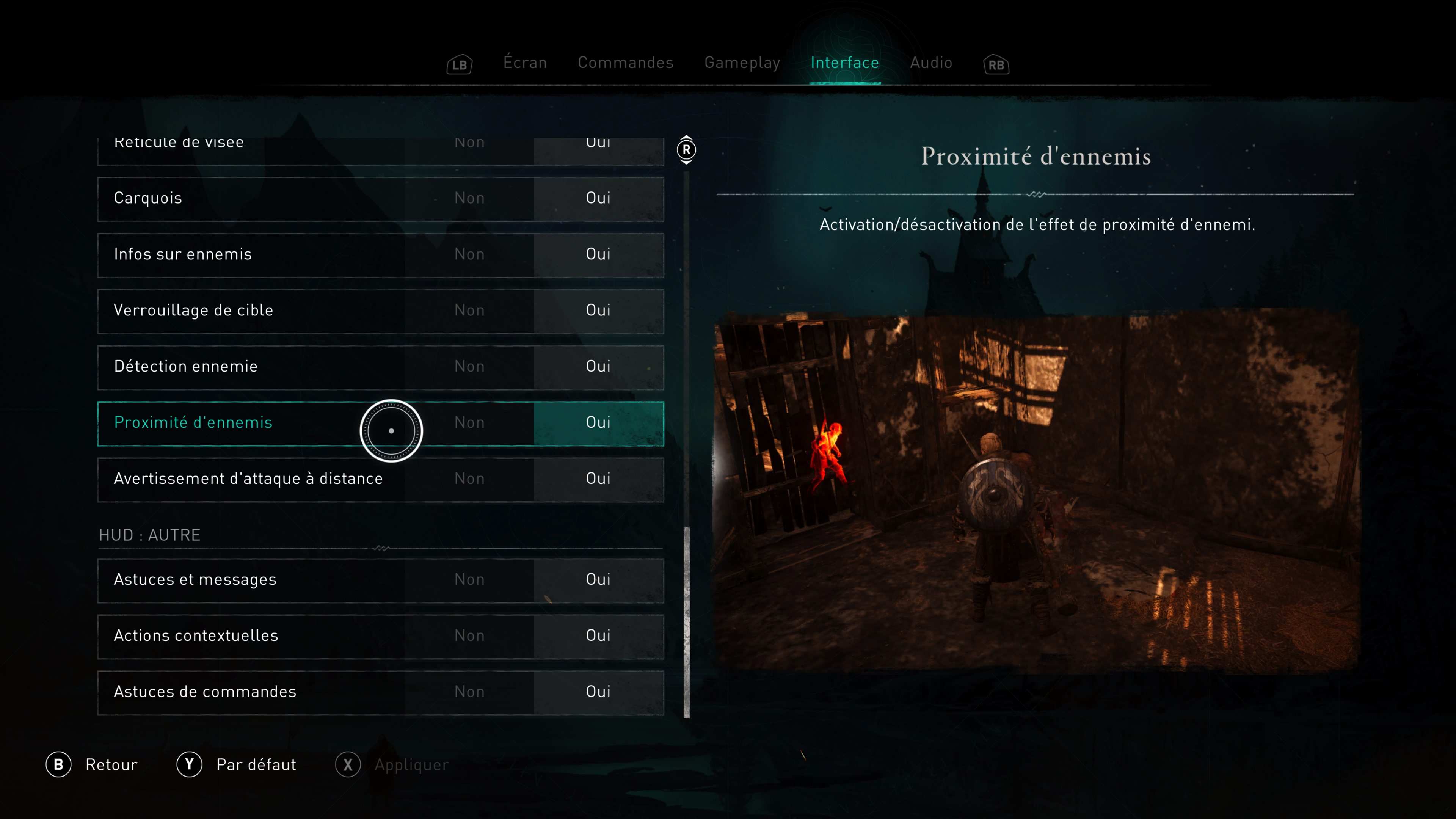Set Carquois to Non
The height and width of the screenshot is (819, 1456).
pyautogui.click(x=469, y=198)
